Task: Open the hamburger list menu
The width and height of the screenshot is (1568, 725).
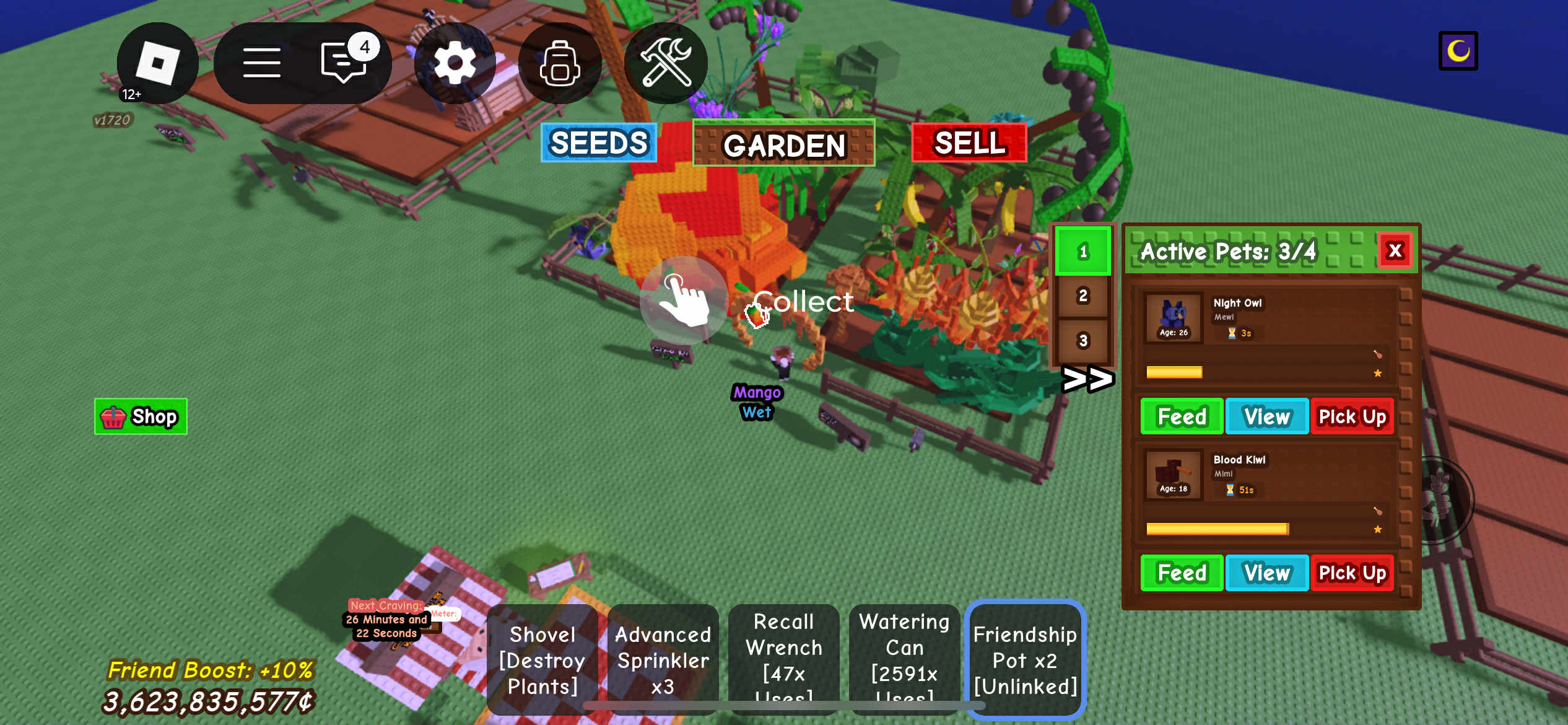Action: pos(261,63)
